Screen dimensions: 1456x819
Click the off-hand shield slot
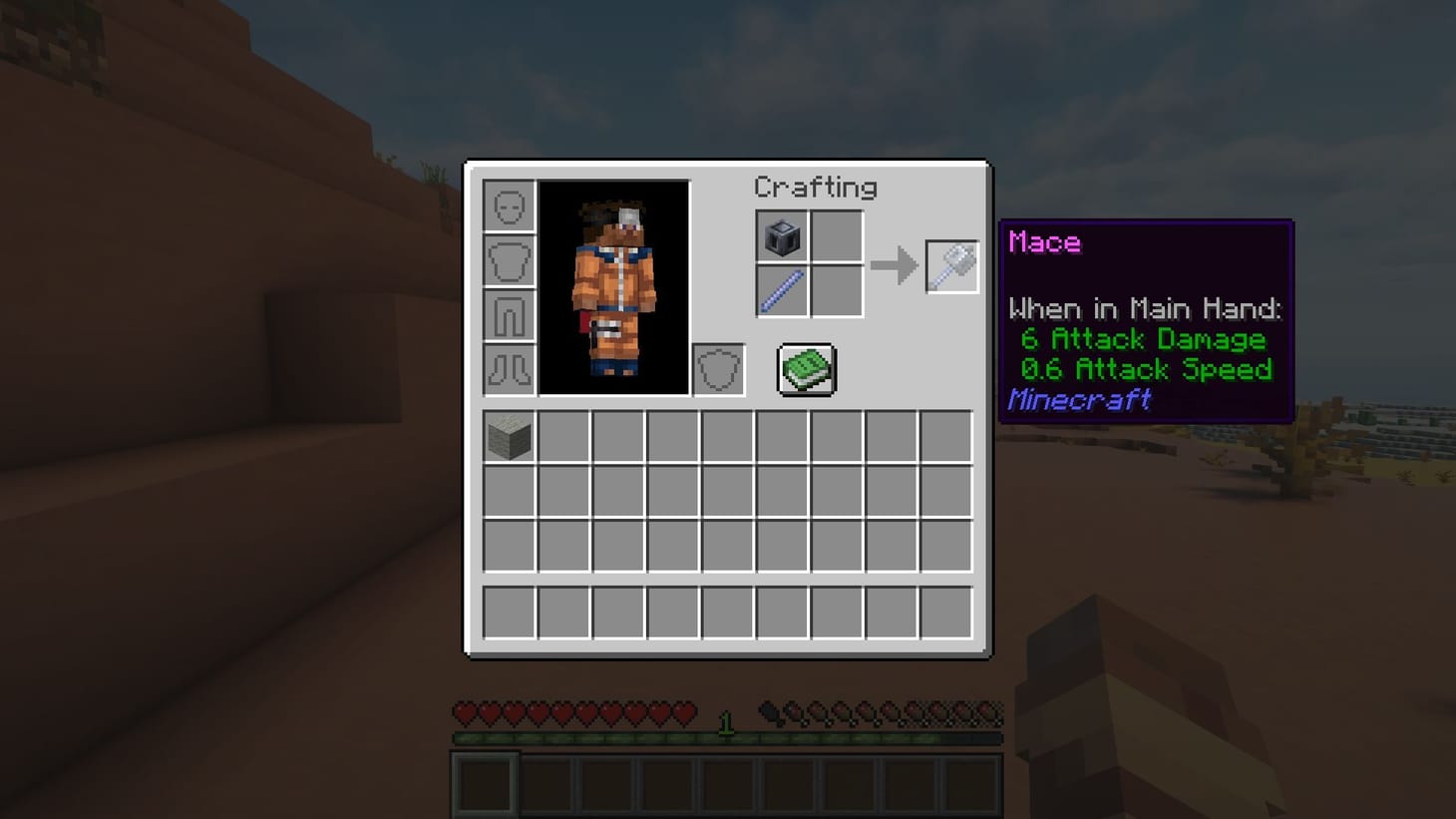pyautogui.click(x=717, y=368)
